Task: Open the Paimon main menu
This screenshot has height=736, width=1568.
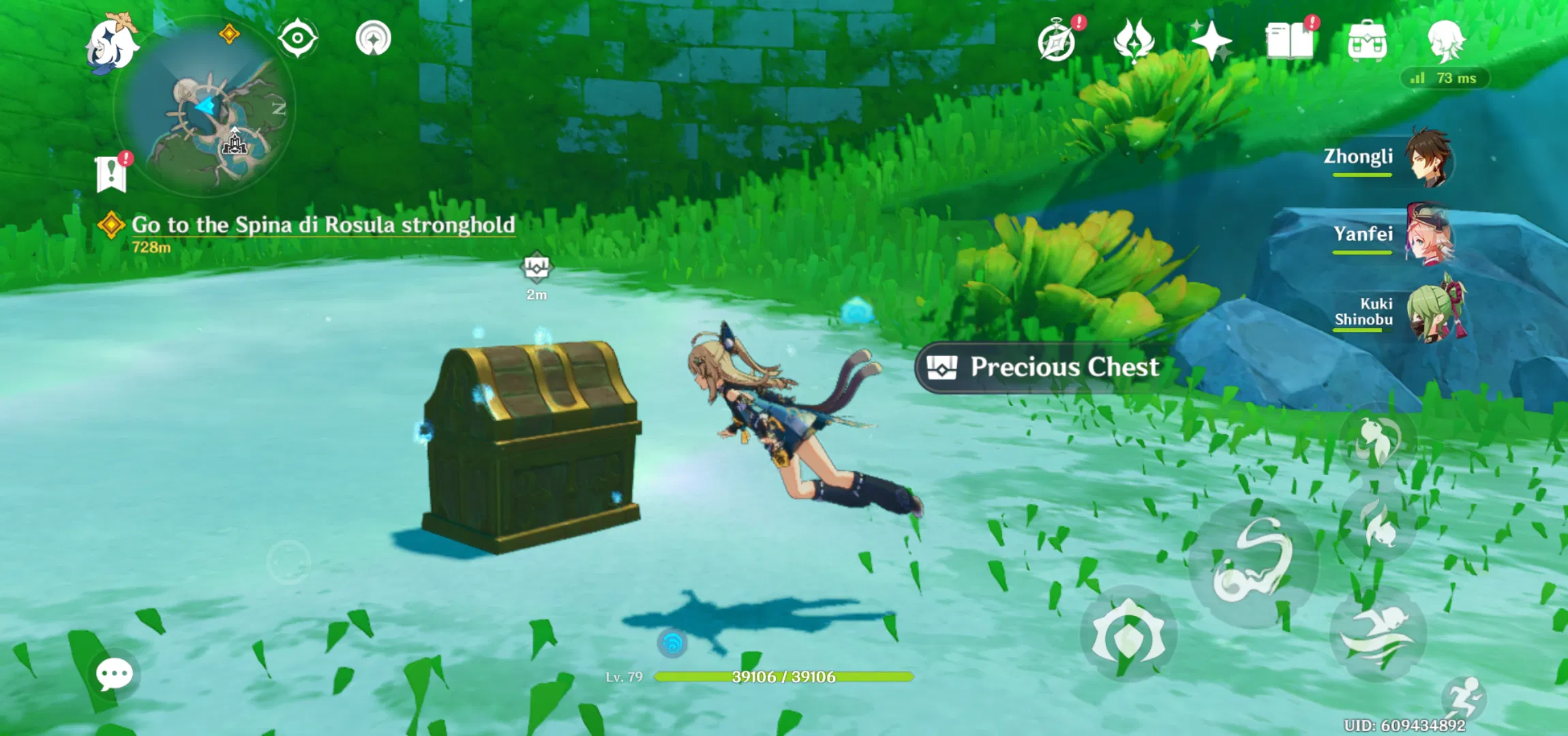Action: tap(112, 42)
